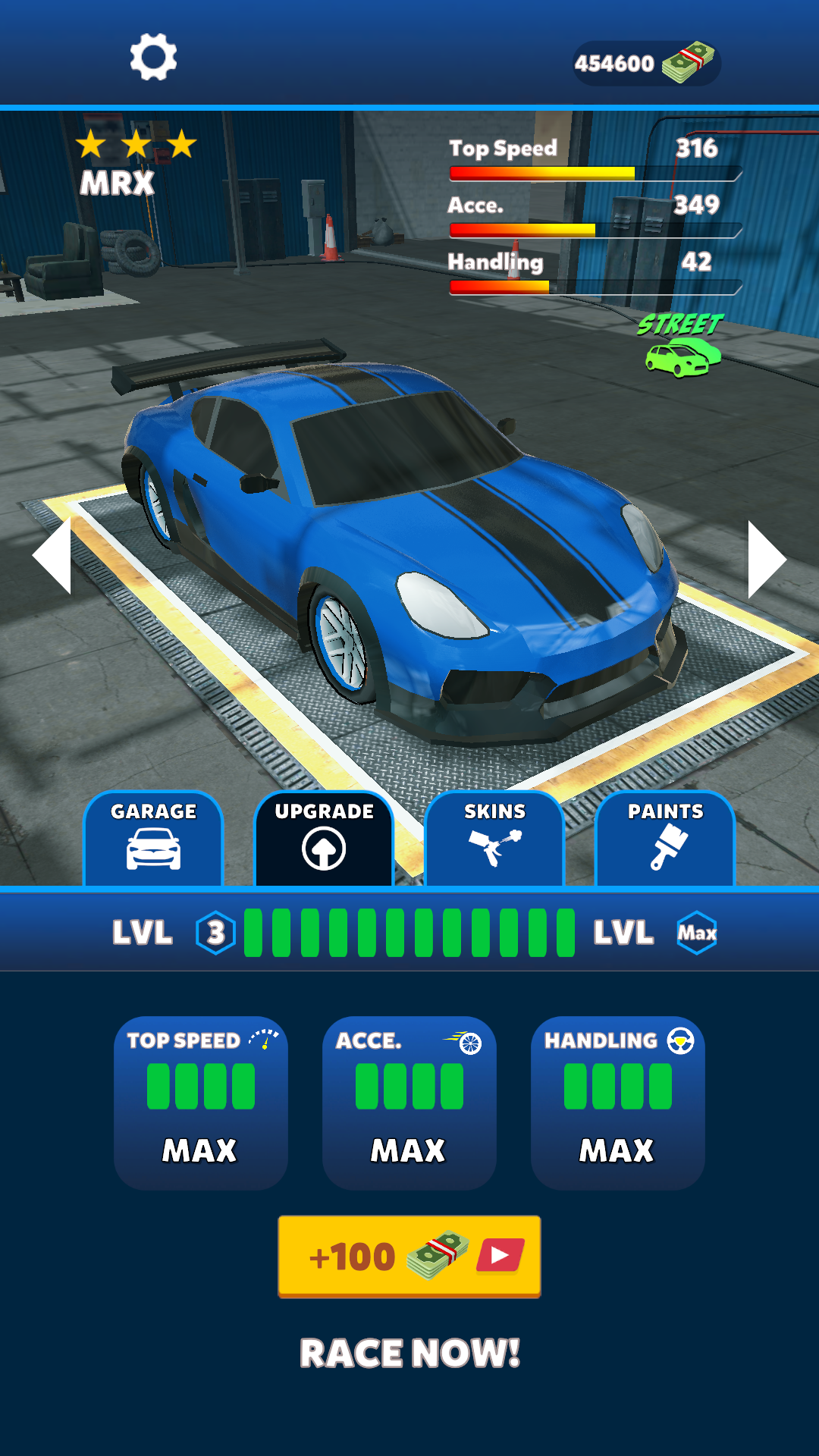
Task: Watch video ad for +100 cash
Action: click(x=409, y=1257)
